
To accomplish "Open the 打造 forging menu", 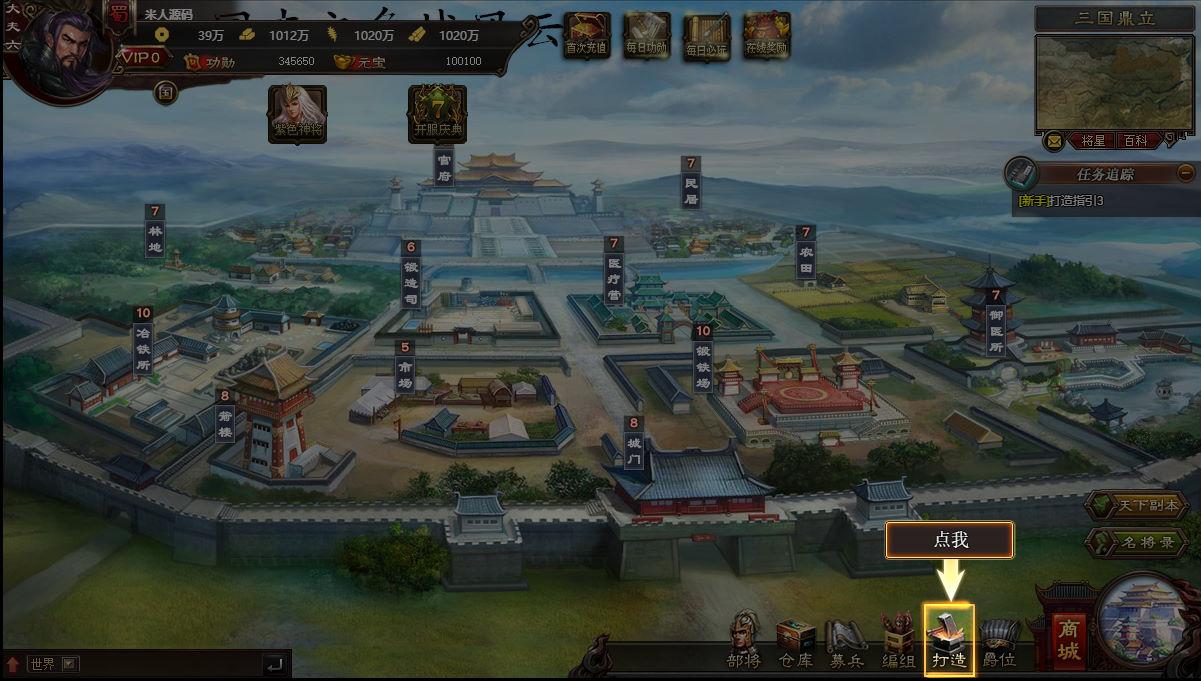I will pos(948,638).
